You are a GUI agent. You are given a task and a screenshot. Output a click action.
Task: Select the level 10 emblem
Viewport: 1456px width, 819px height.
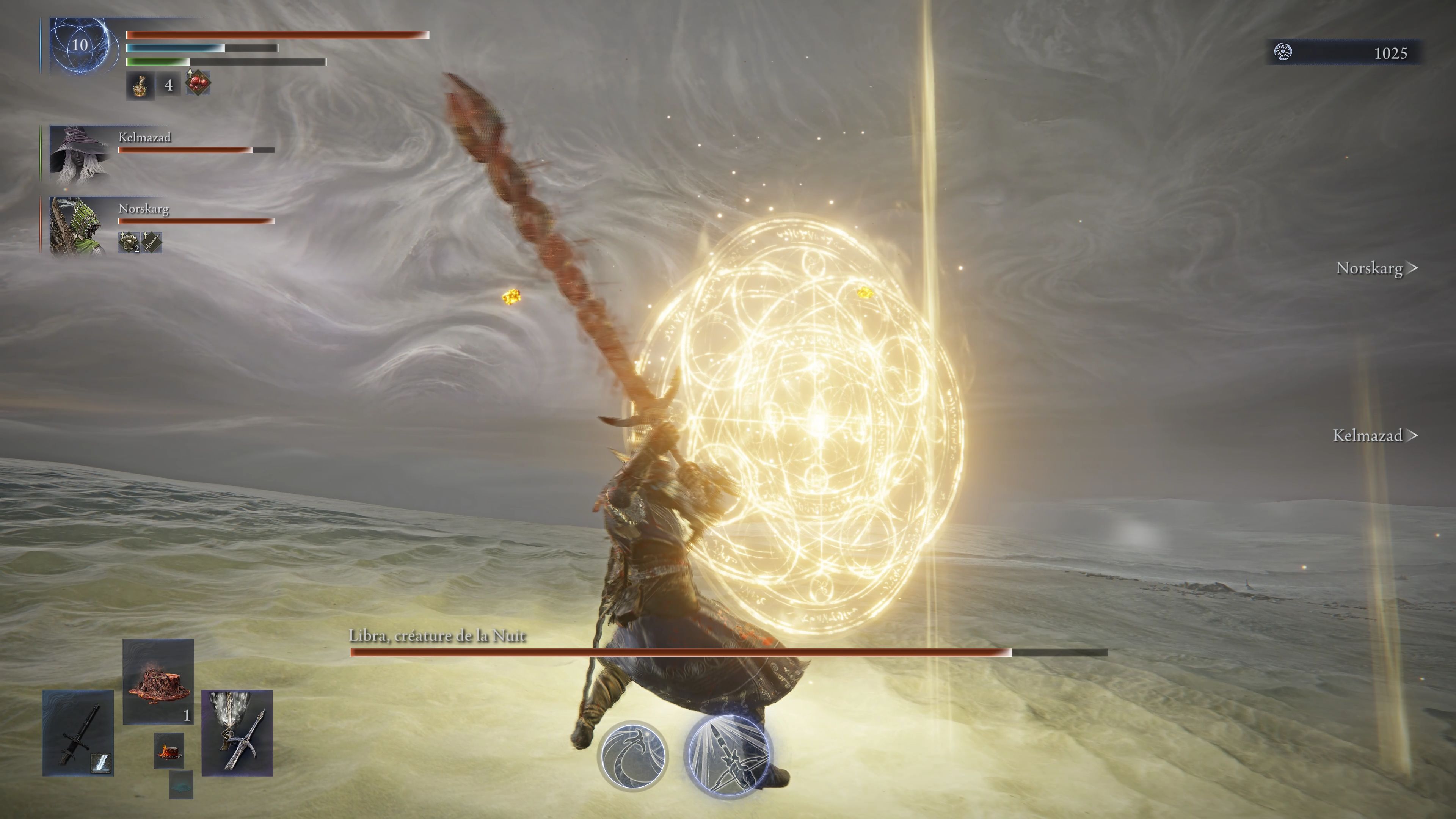point(80,45)
